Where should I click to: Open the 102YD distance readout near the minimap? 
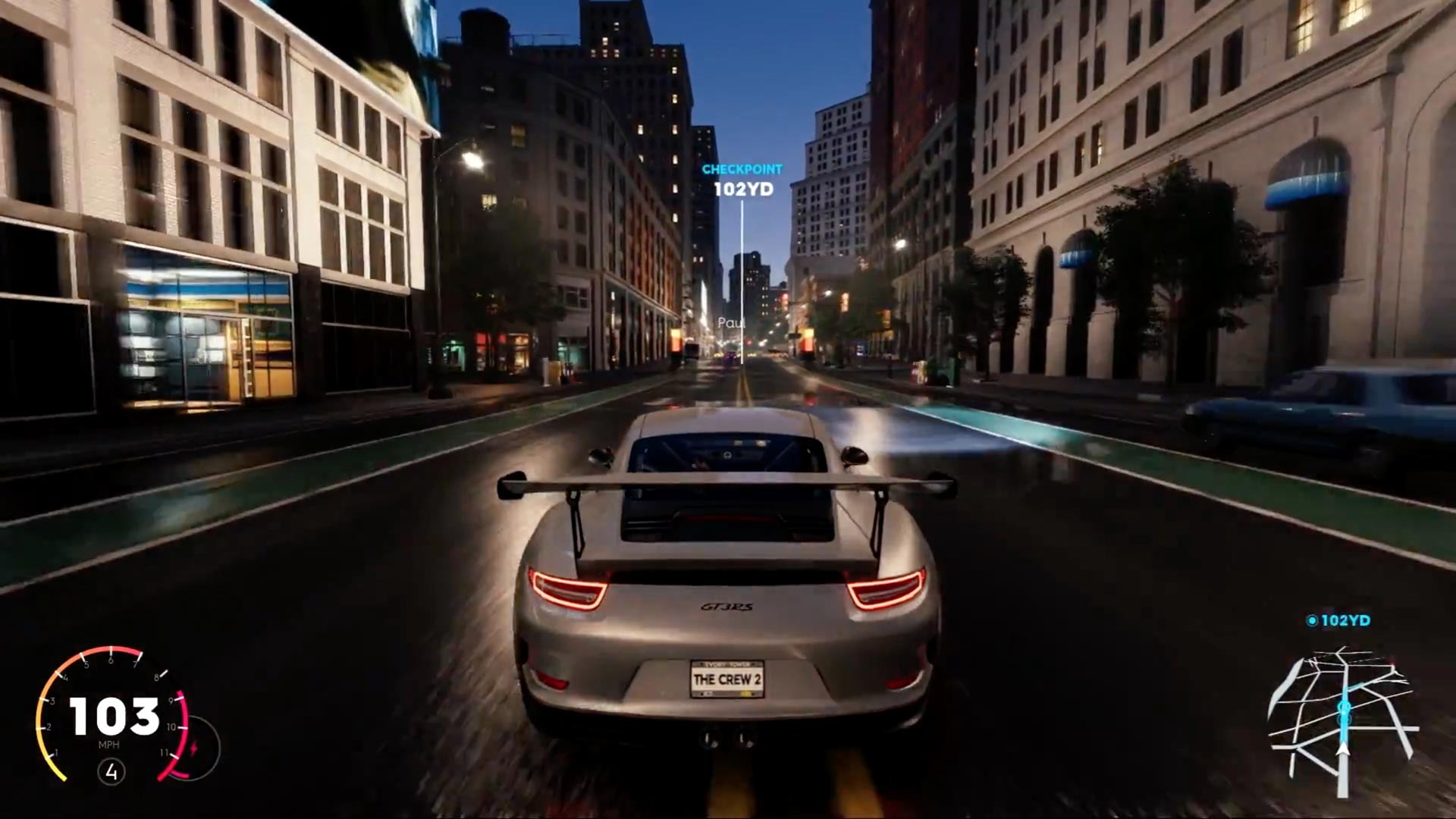click(1345, 620)
